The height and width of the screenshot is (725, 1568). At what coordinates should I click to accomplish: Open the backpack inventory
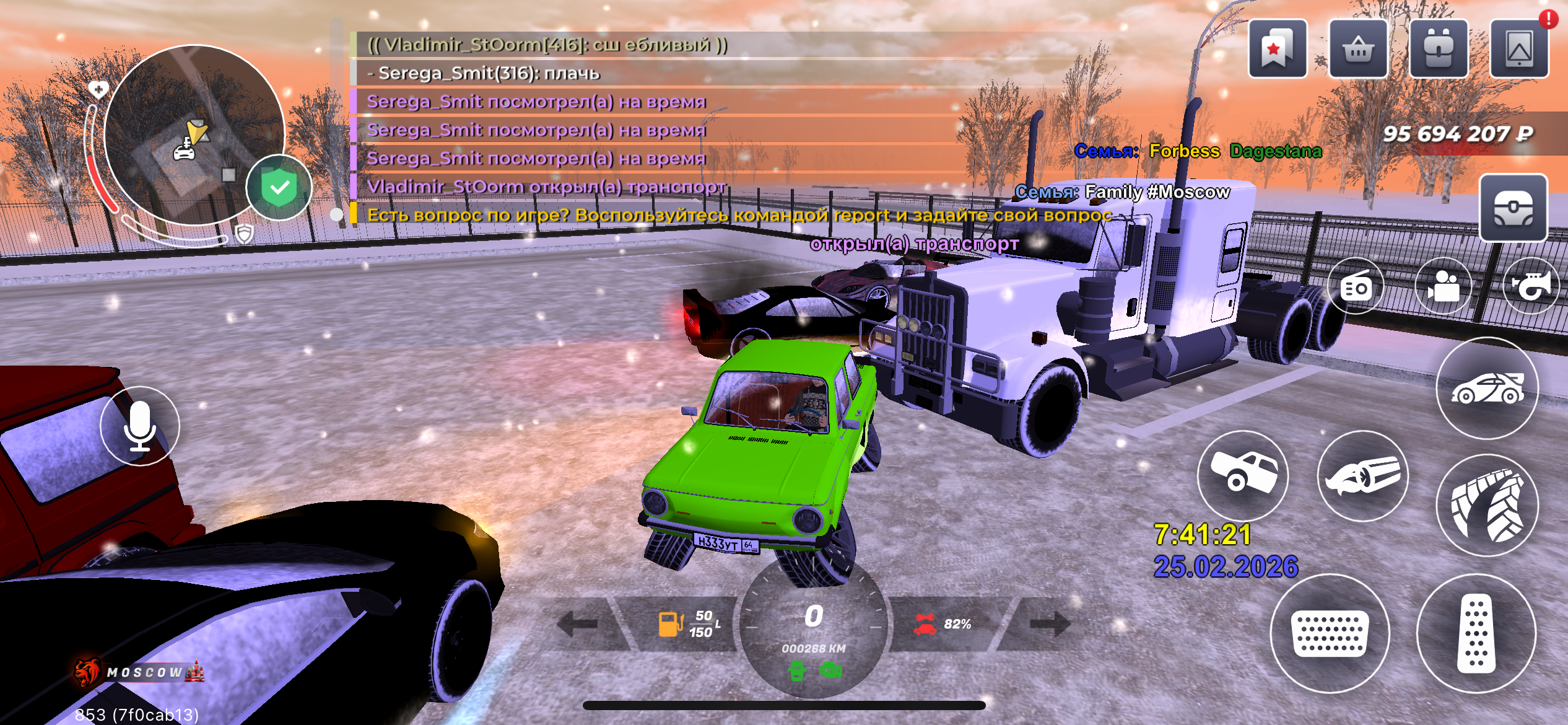[1438, 48]
